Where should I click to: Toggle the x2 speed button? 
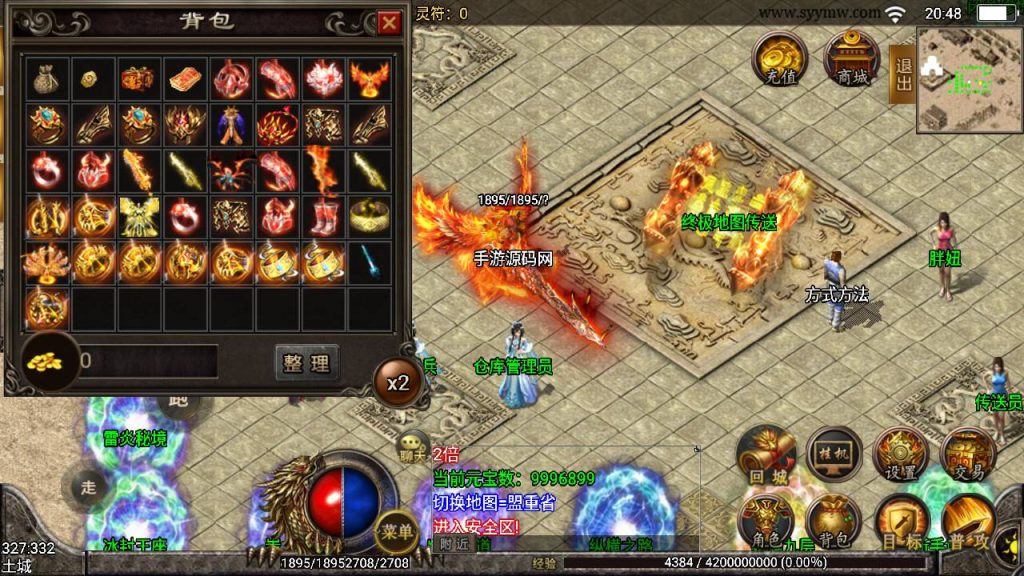coord(398,382)
